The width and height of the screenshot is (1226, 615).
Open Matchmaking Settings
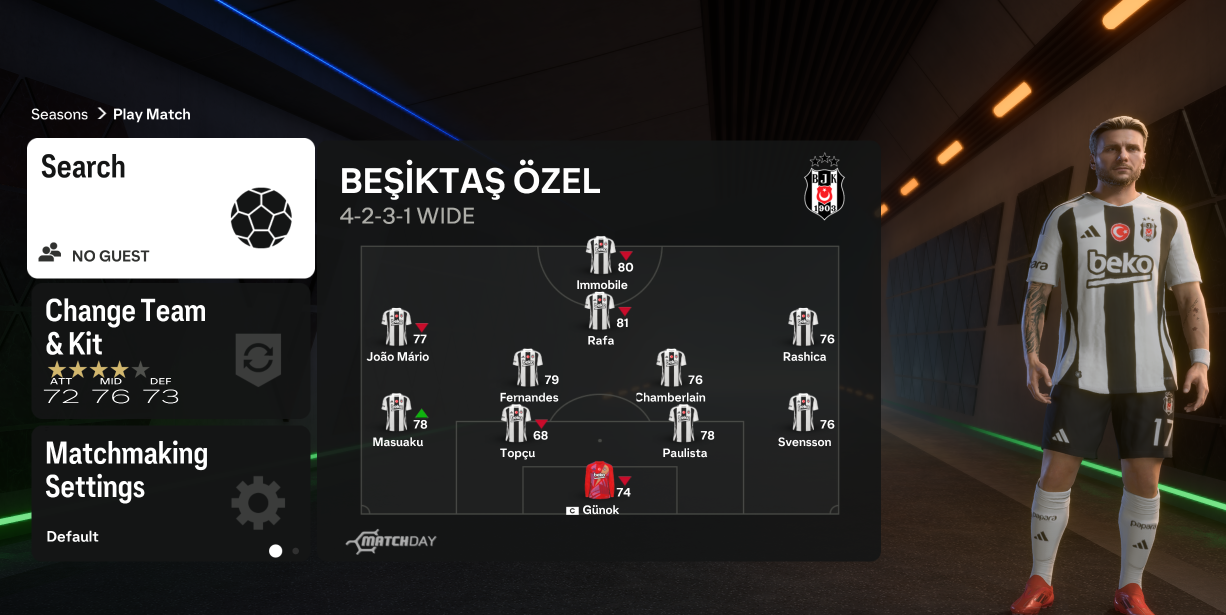tap(171, 493)
